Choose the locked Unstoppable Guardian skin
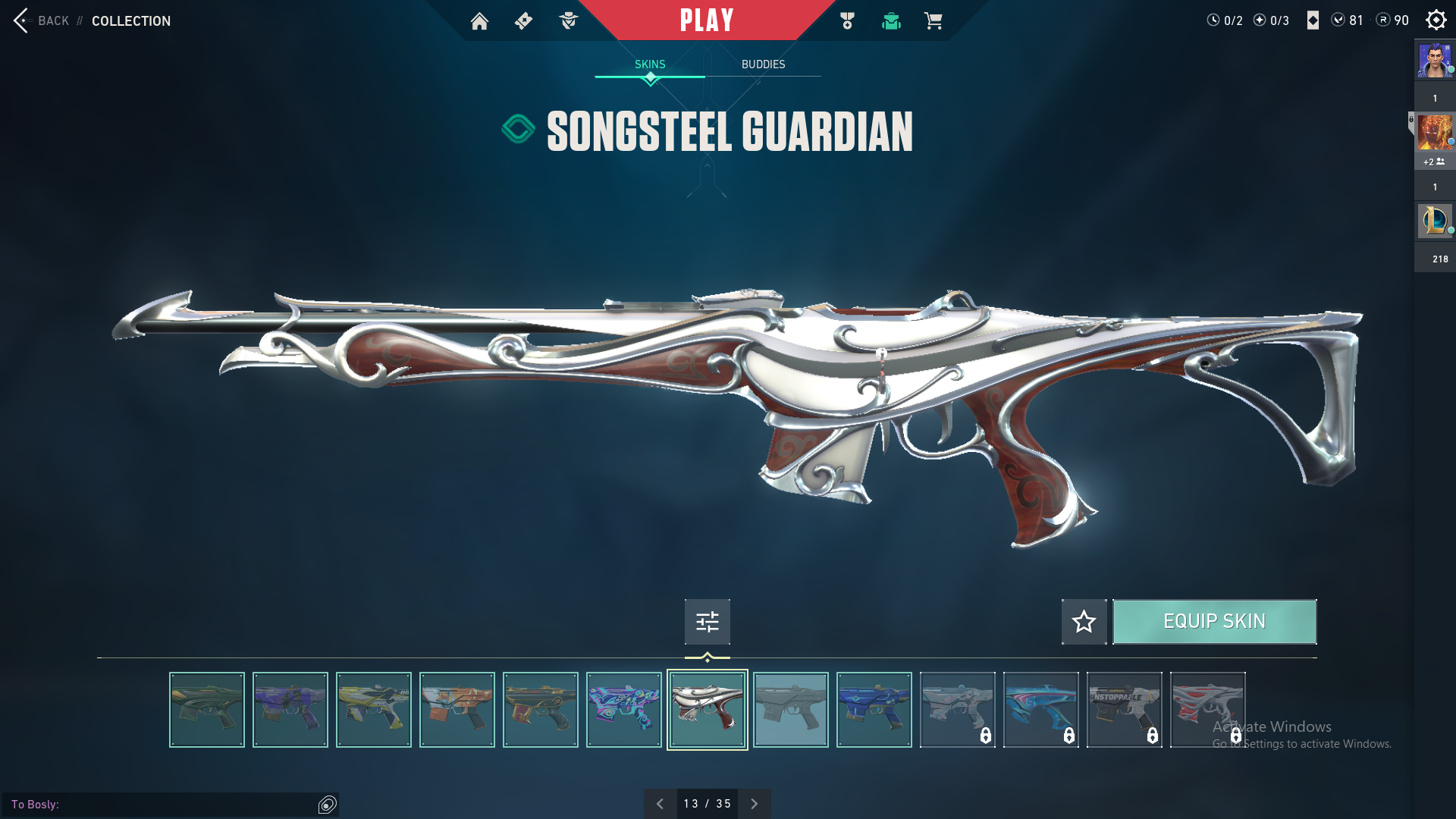1456x819 pixels. click(1124, 710)
